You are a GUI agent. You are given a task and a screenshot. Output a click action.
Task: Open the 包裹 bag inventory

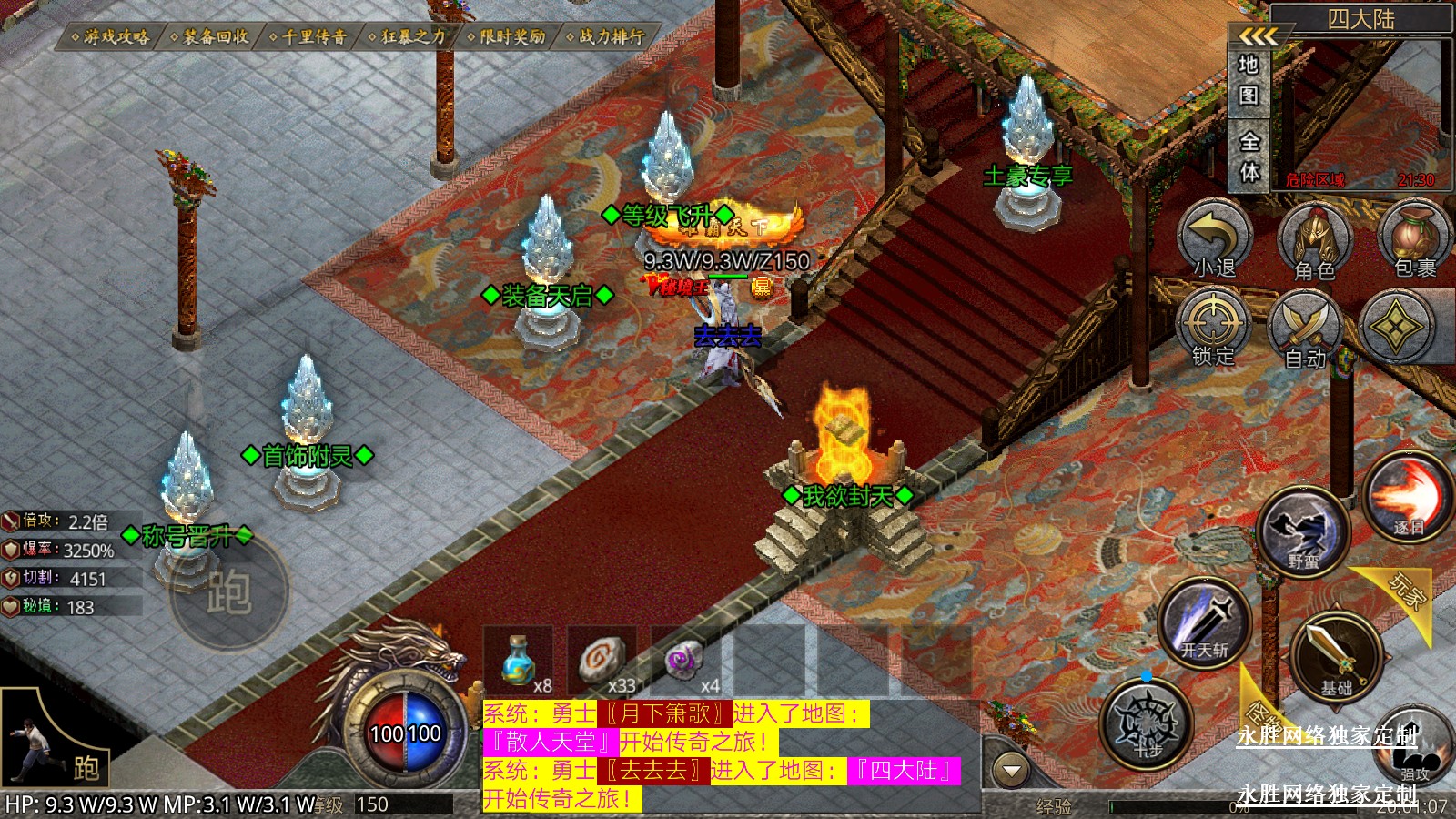pyautogui.click(x=1413, y=240)
